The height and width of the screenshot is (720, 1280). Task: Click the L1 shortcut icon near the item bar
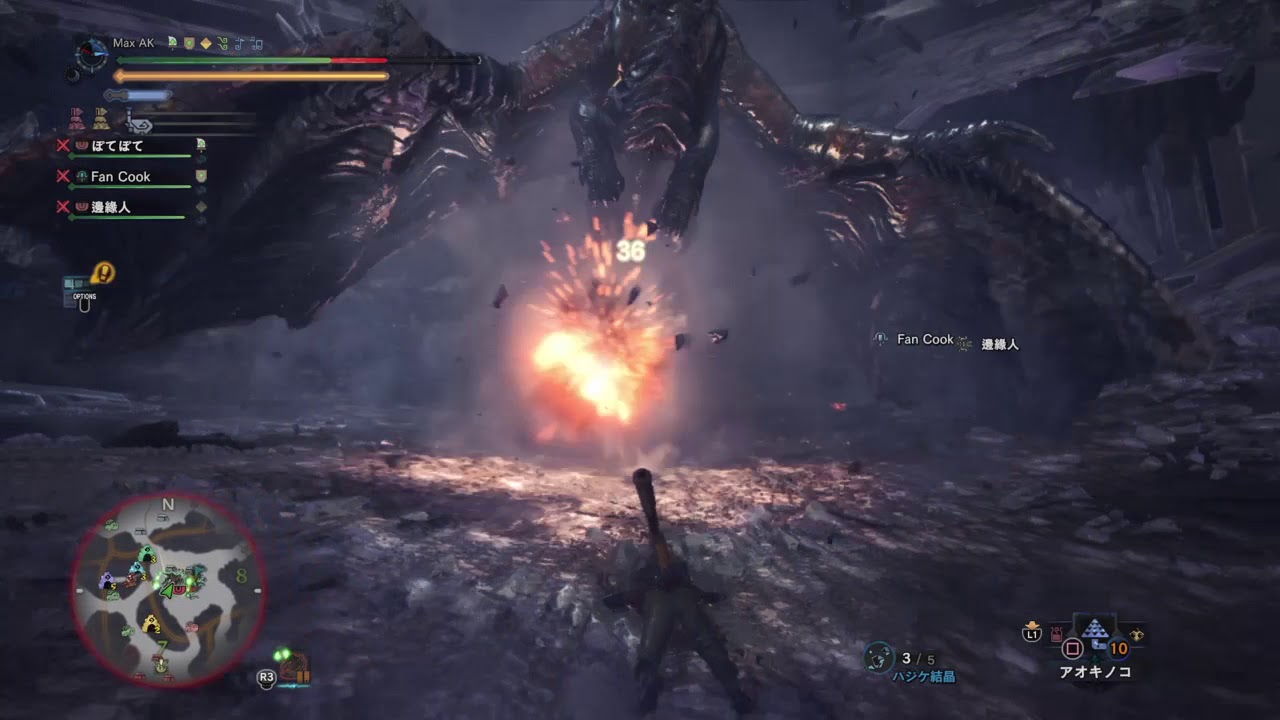(1032, 633)
